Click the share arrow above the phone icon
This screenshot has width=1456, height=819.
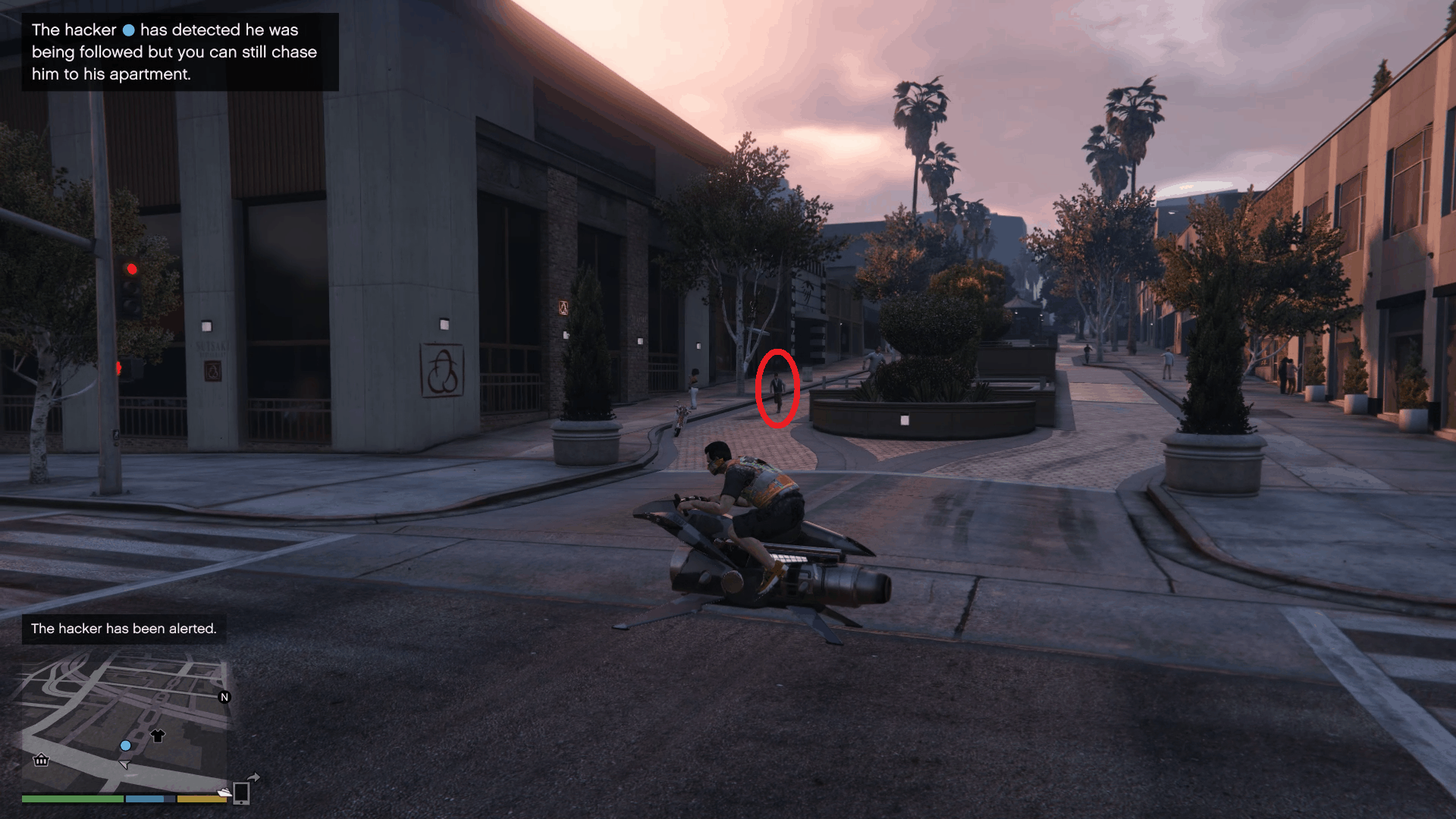pyautogui.click(x=253, y=776)
